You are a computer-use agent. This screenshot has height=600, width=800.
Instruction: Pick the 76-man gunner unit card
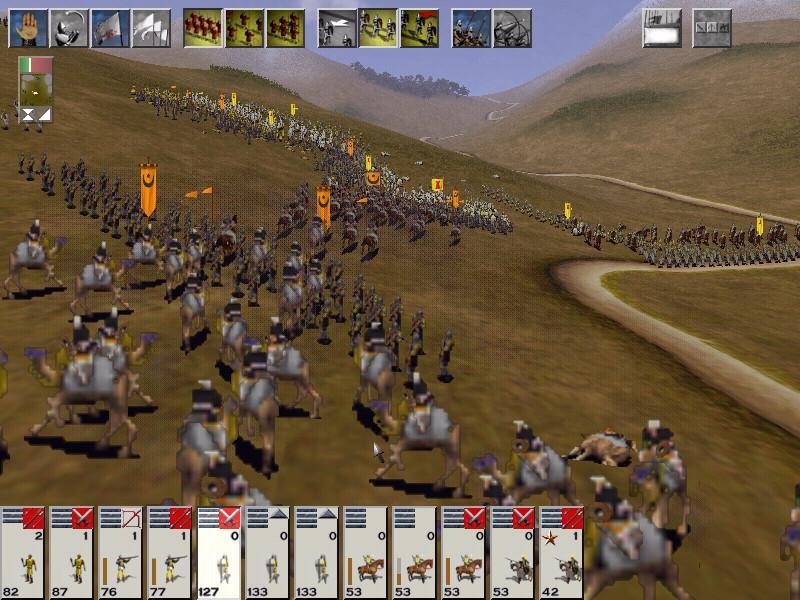122,552
